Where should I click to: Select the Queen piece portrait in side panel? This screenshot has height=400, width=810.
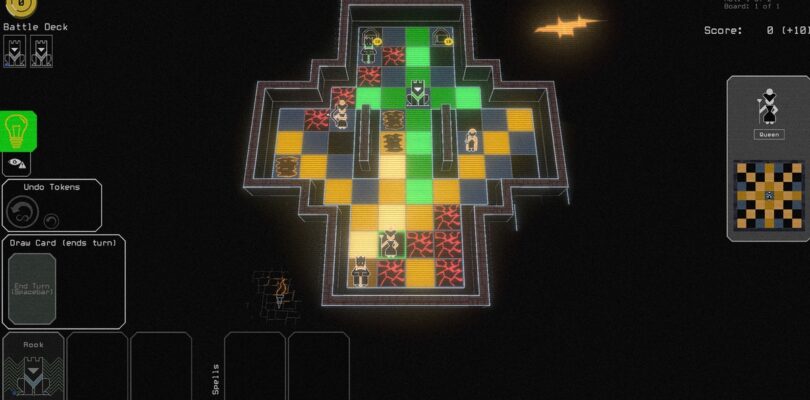tap(768, 105)
